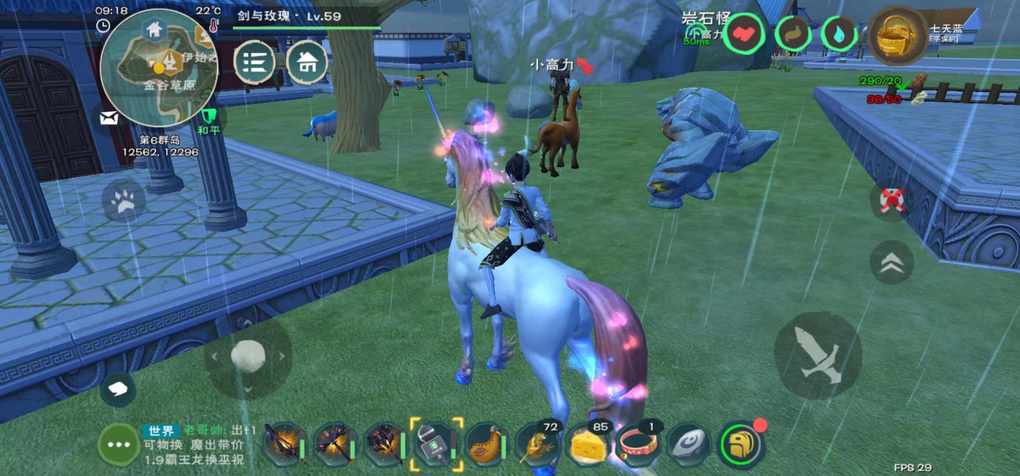
Task: Tap the red lifebuoy button
Action: click(891, 200)
